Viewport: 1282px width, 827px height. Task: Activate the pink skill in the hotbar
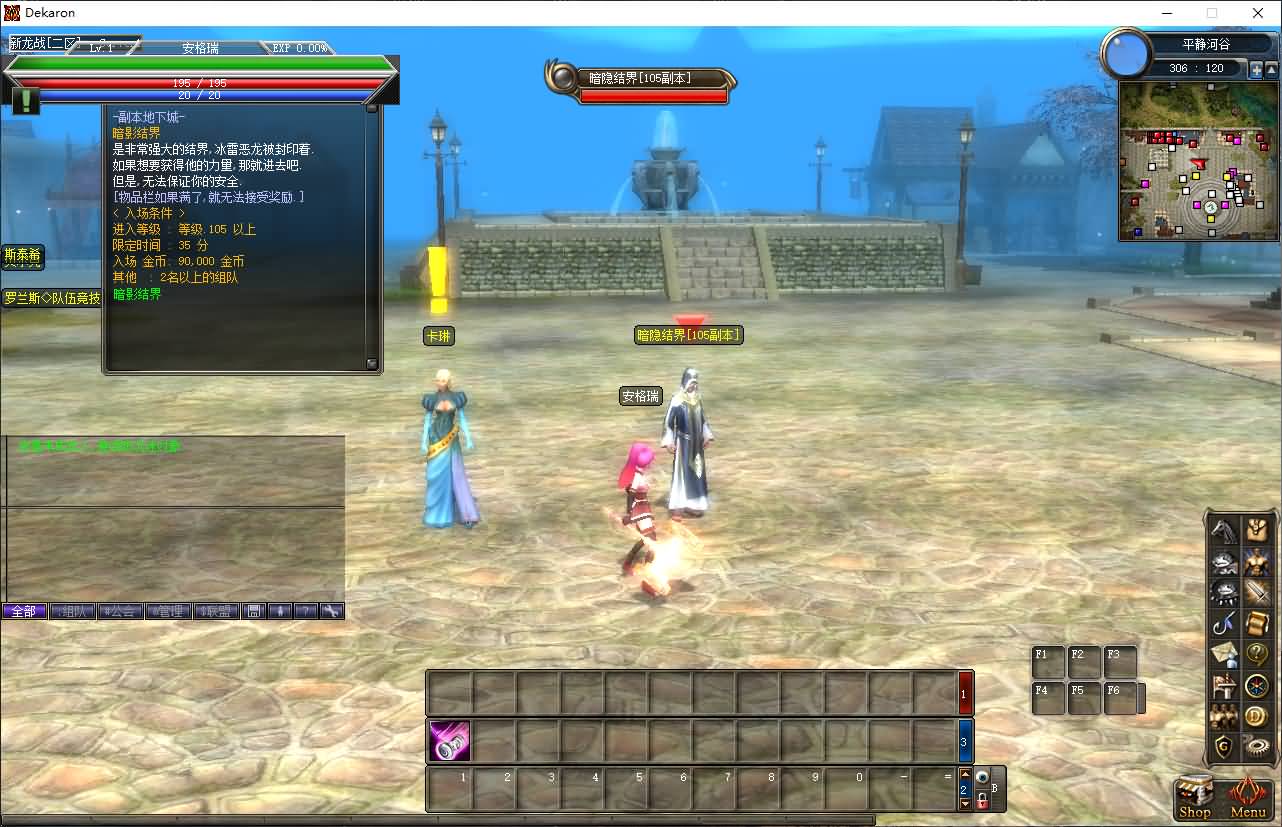point(448,741)
